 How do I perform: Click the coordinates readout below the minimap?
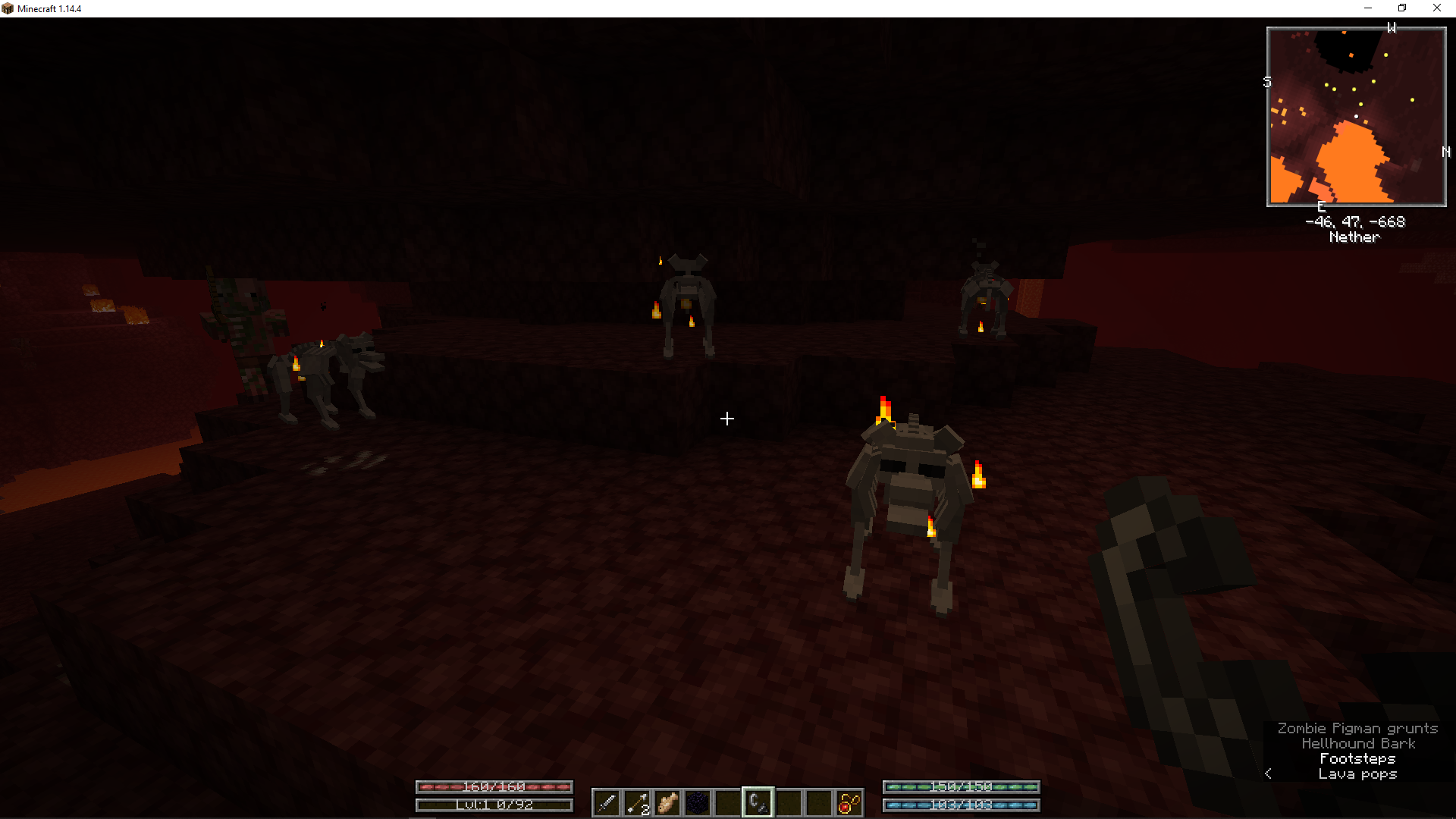pos(1354,221)
